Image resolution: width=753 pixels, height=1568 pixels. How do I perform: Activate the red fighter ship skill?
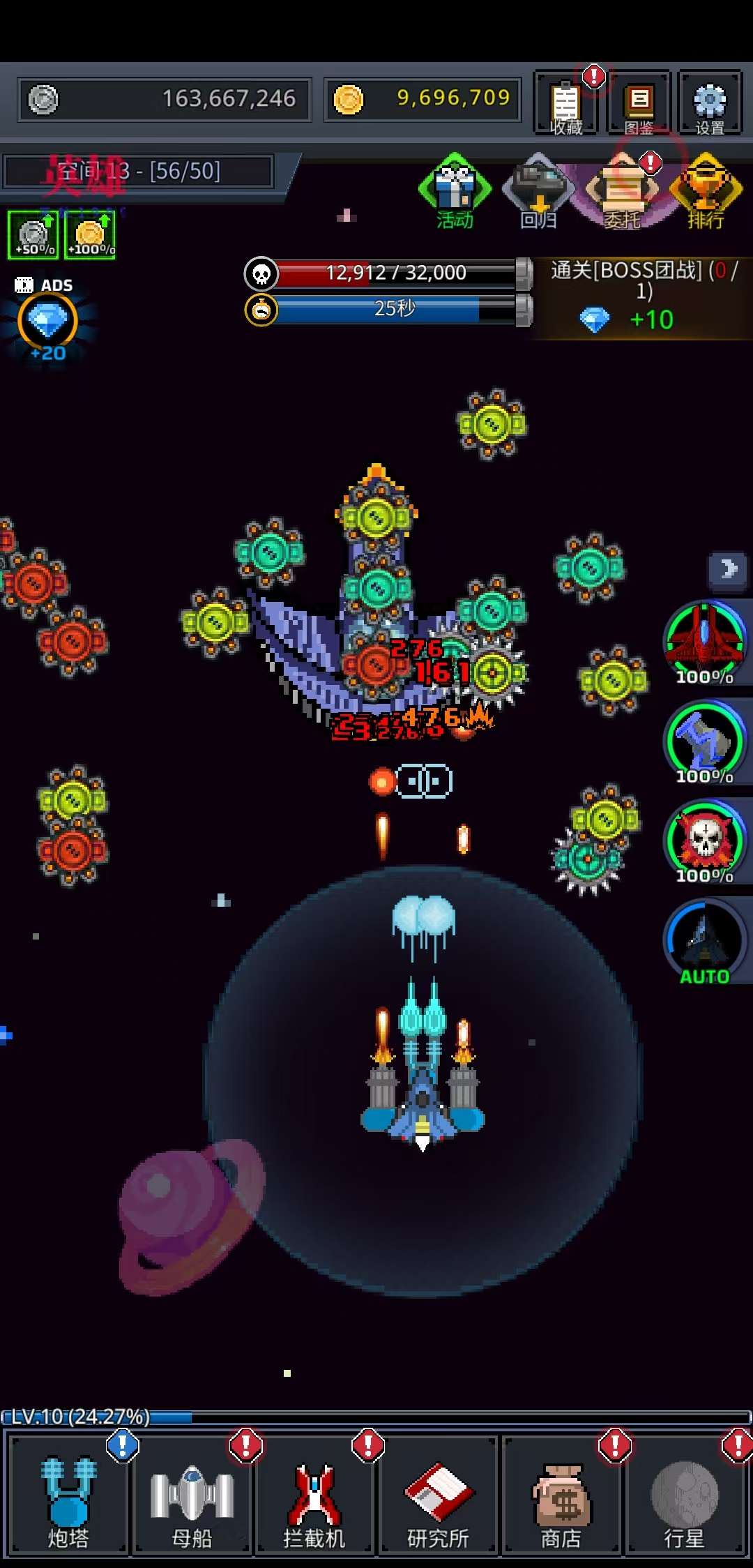point(705,642)
